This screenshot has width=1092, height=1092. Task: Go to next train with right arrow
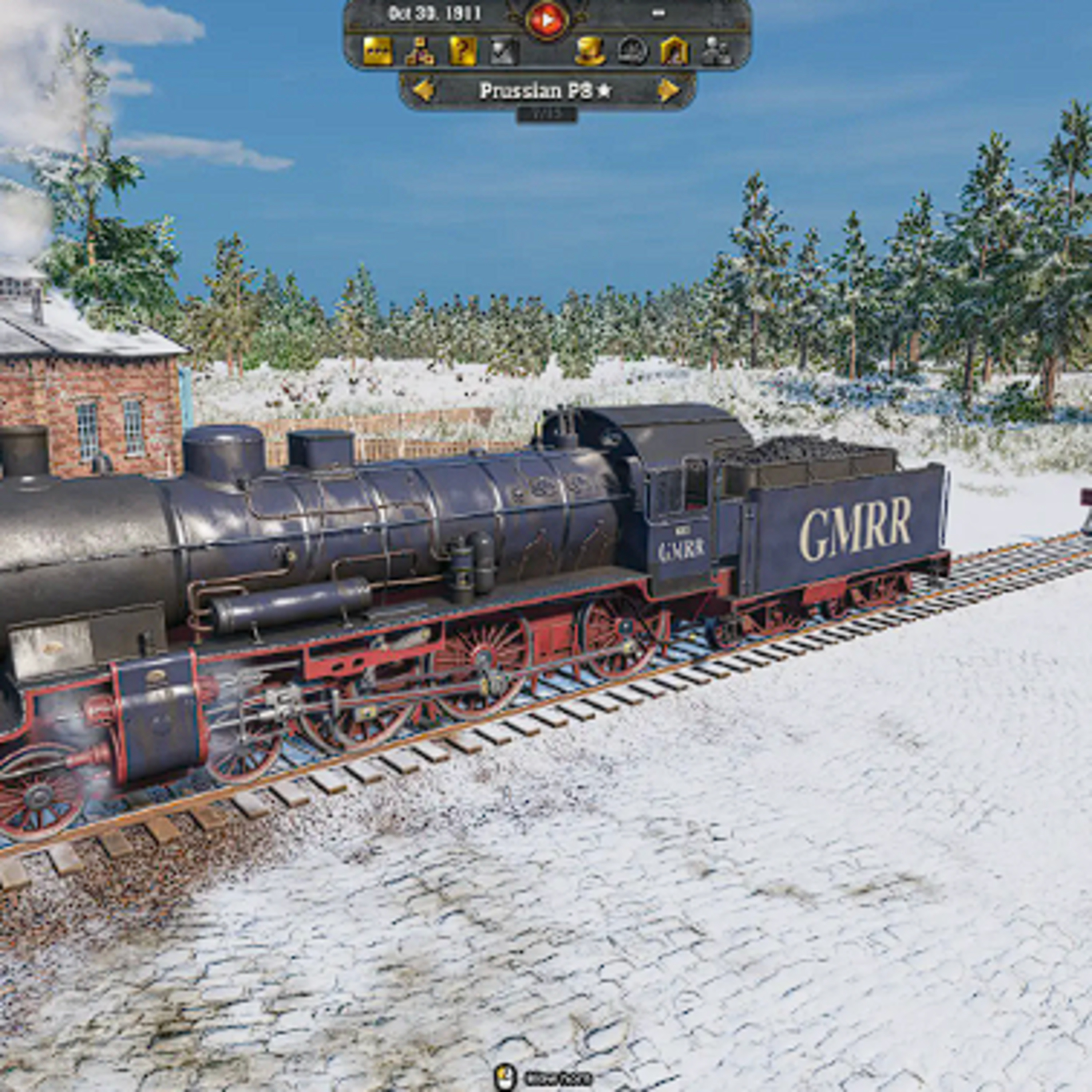click(x=669, y=90)
